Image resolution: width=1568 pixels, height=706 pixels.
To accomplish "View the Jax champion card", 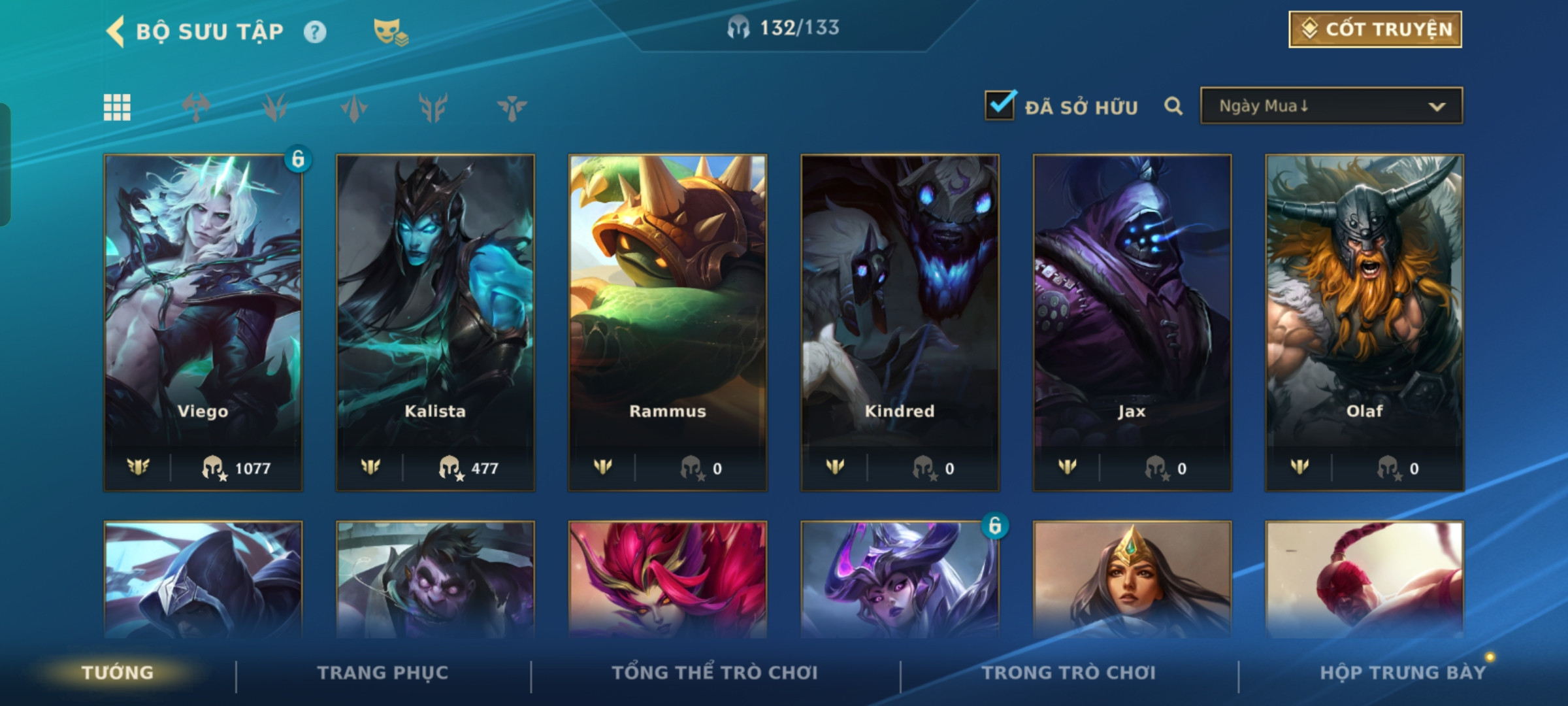I will pyautogui.click(x=1132, y=322).
